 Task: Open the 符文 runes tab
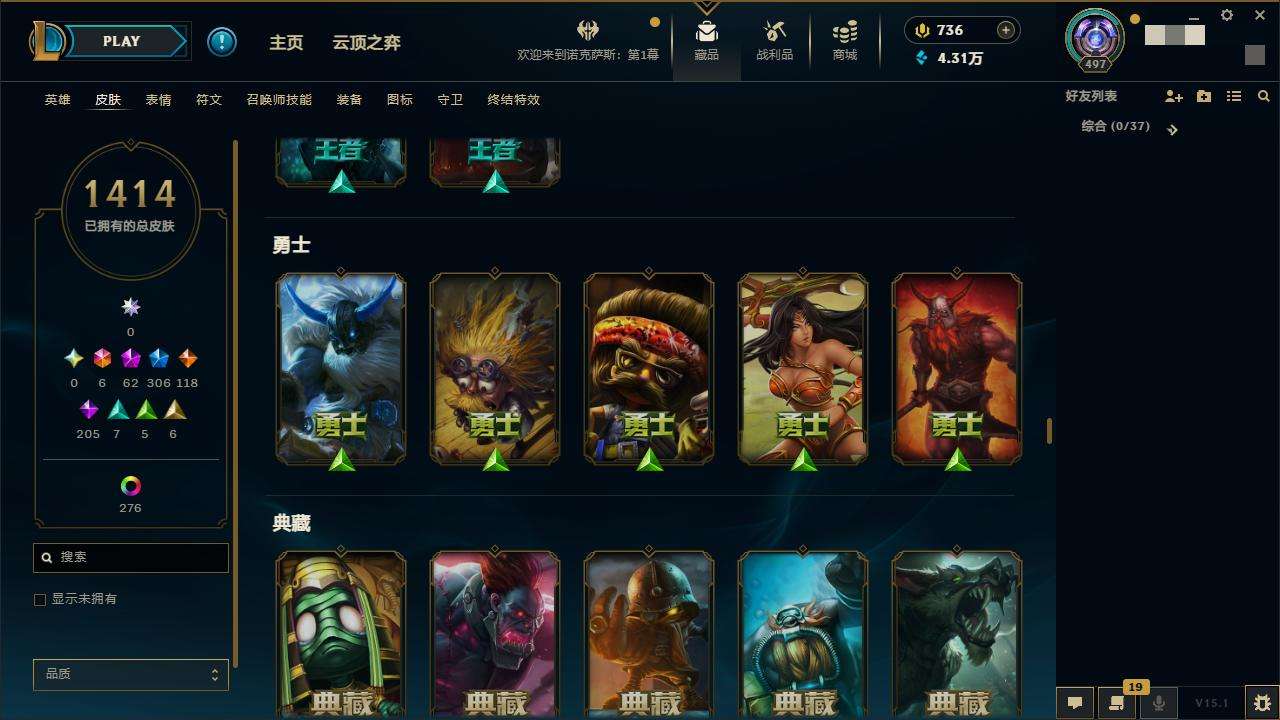(x=209, y=100)
